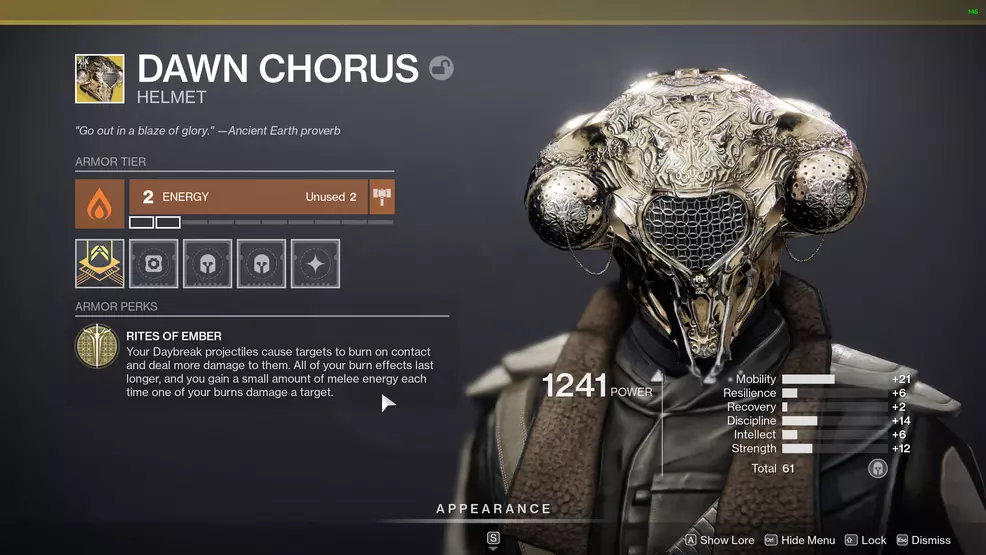986x555 pixels.
Task: Inspect the Rites of Ember perk icon
Action: (97, 346)
